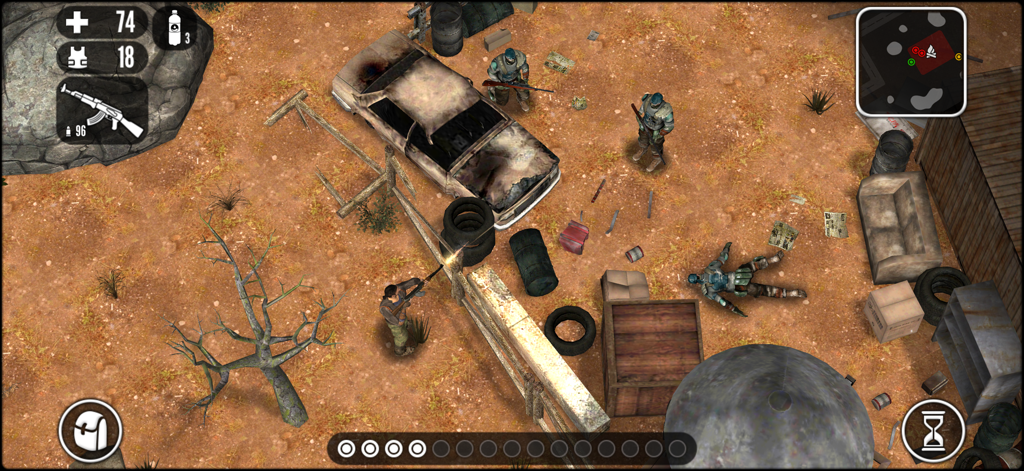Tap the hourglass end-turn button
Image resolution: width=1024 pixels, height=471 pixels.
(933, 431)
